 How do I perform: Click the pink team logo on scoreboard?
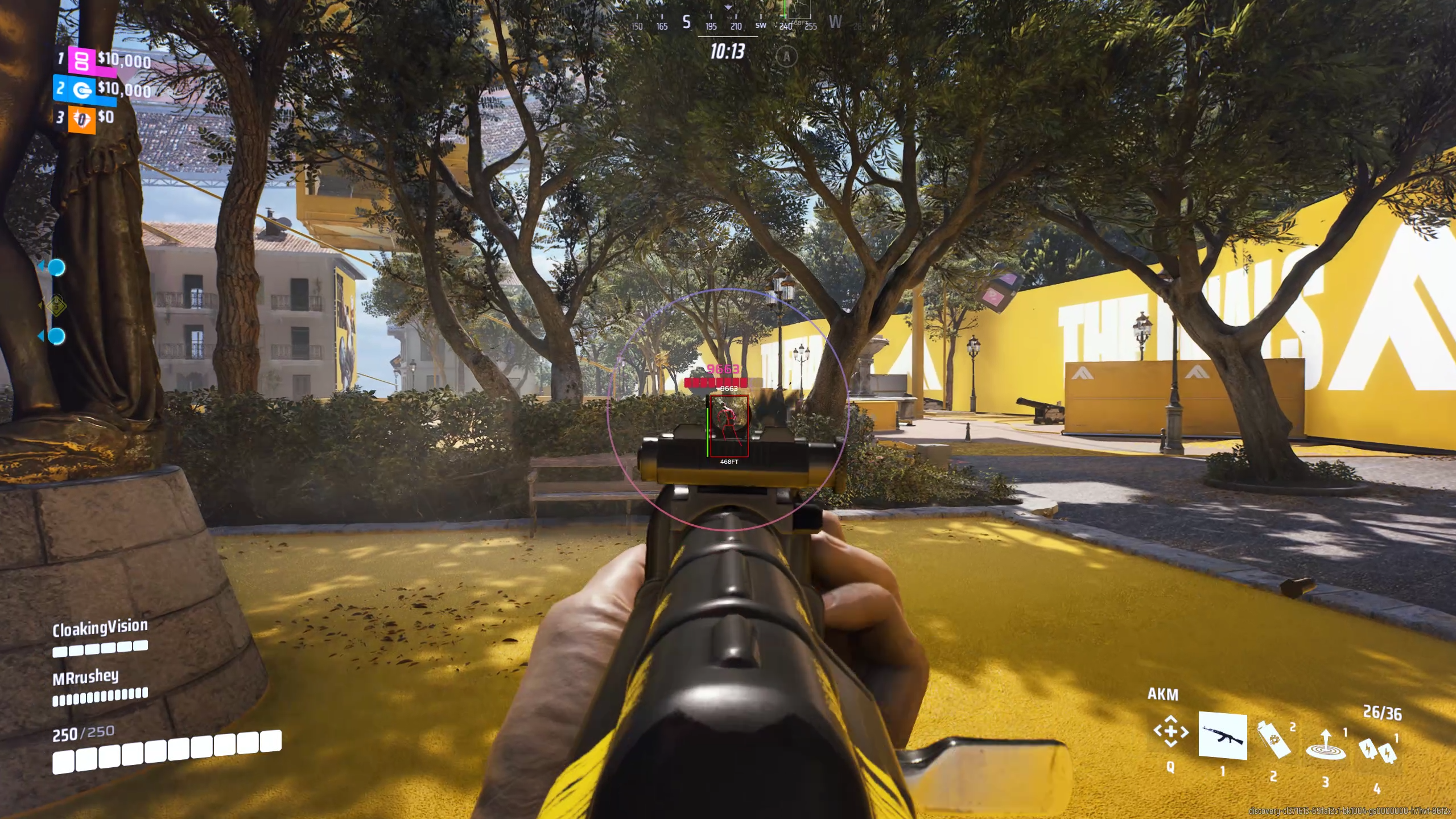tap(82, 60)
